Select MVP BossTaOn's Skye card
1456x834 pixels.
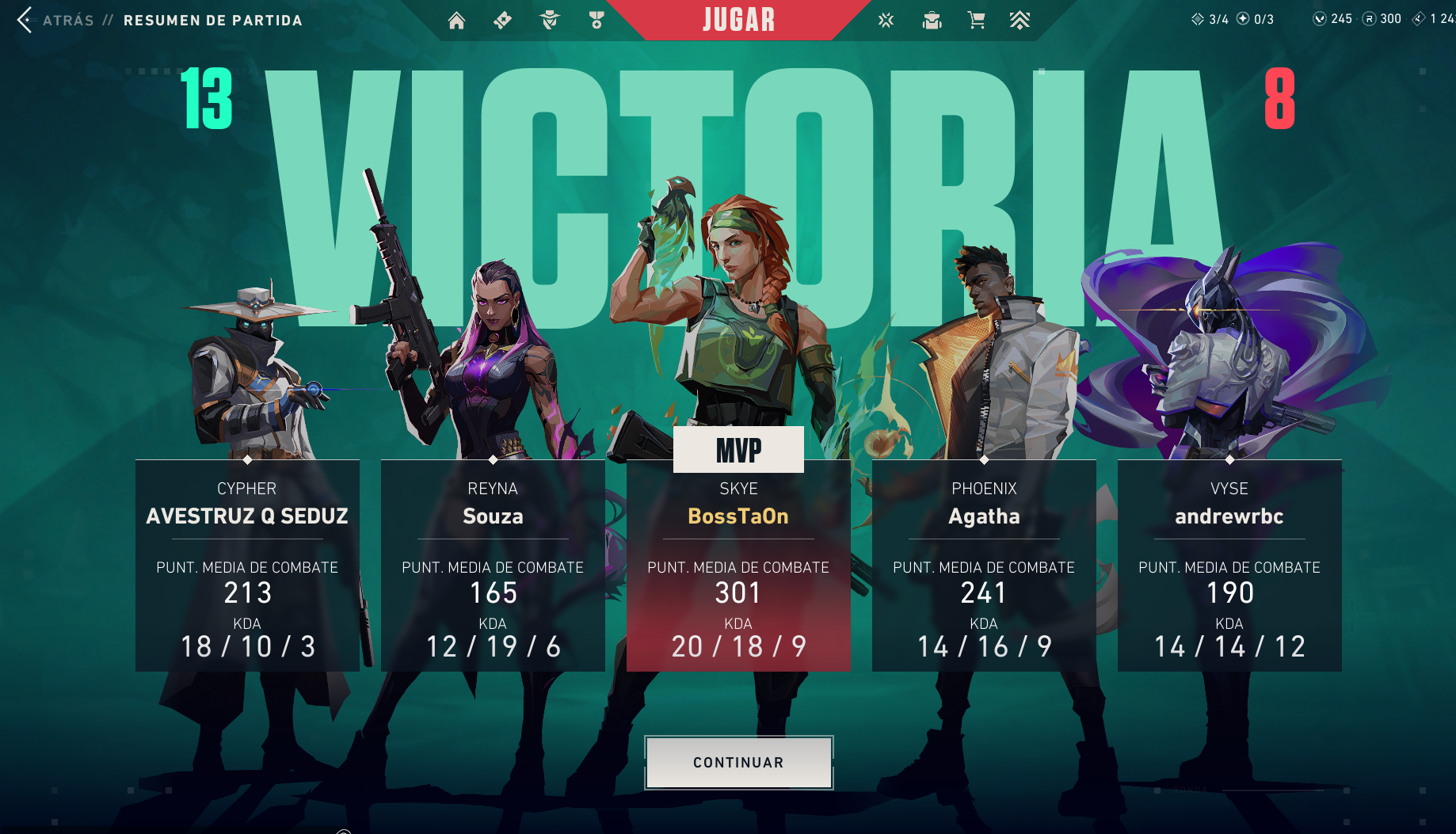738,566
